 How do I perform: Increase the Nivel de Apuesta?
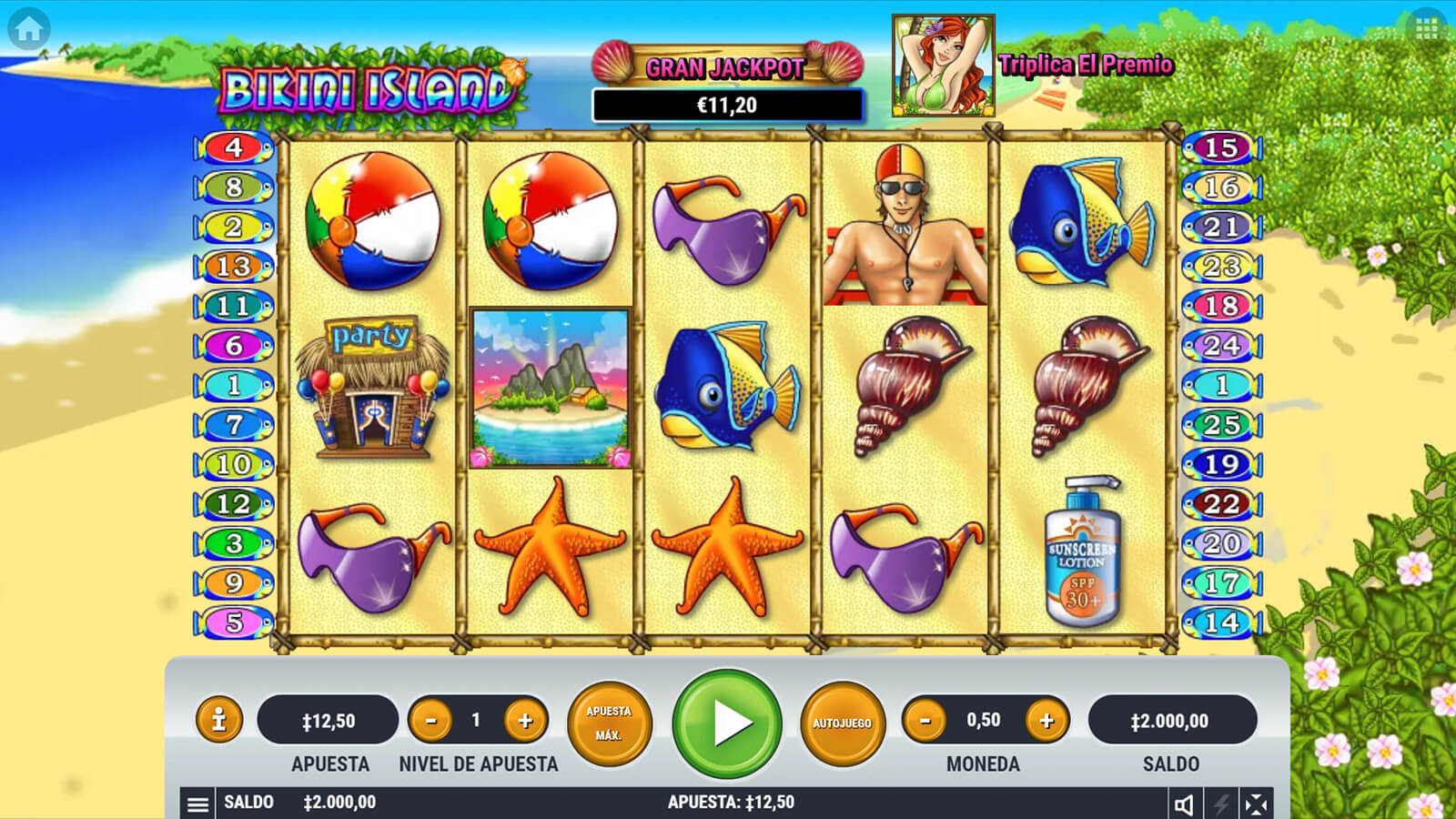click(x=525, y=721)
